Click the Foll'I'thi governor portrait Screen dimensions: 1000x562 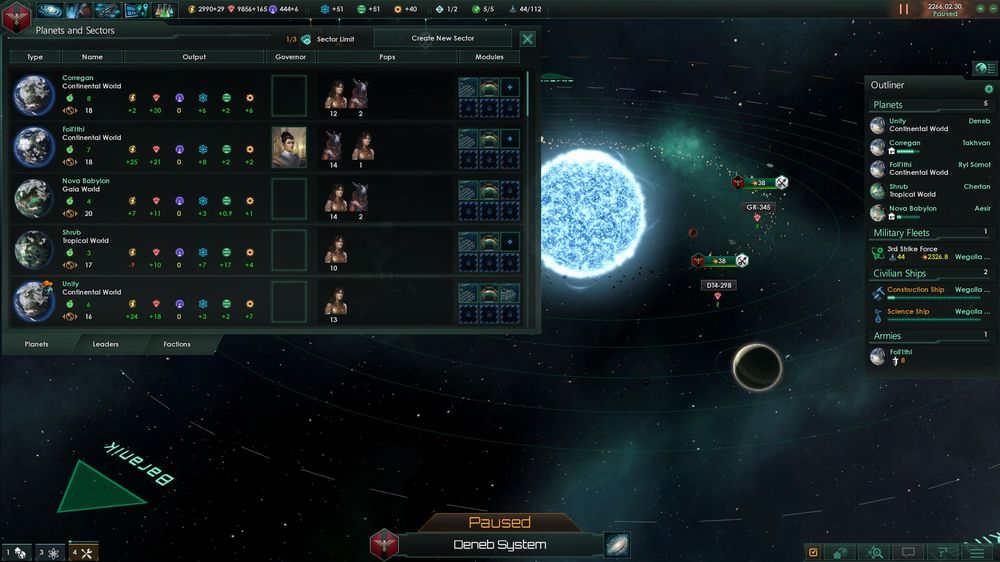click(x=288, y=146)
